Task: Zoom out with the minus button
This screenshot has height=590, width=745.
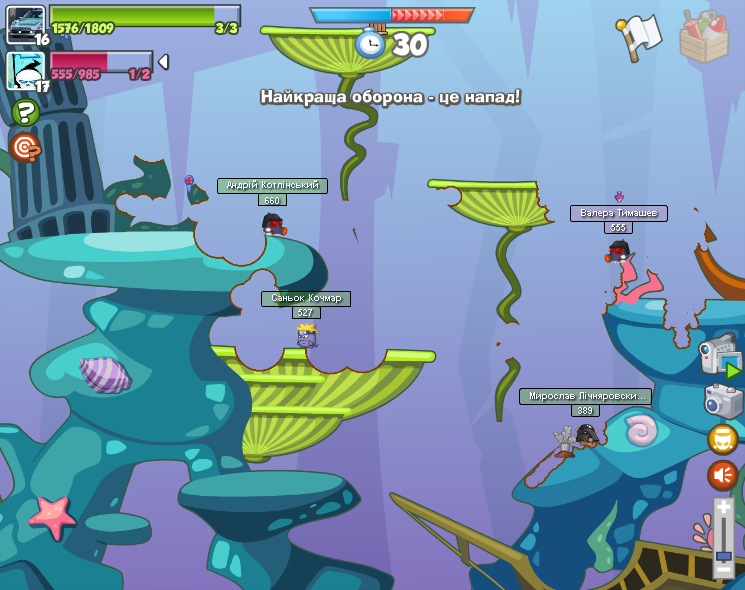Action: (723, 568)
